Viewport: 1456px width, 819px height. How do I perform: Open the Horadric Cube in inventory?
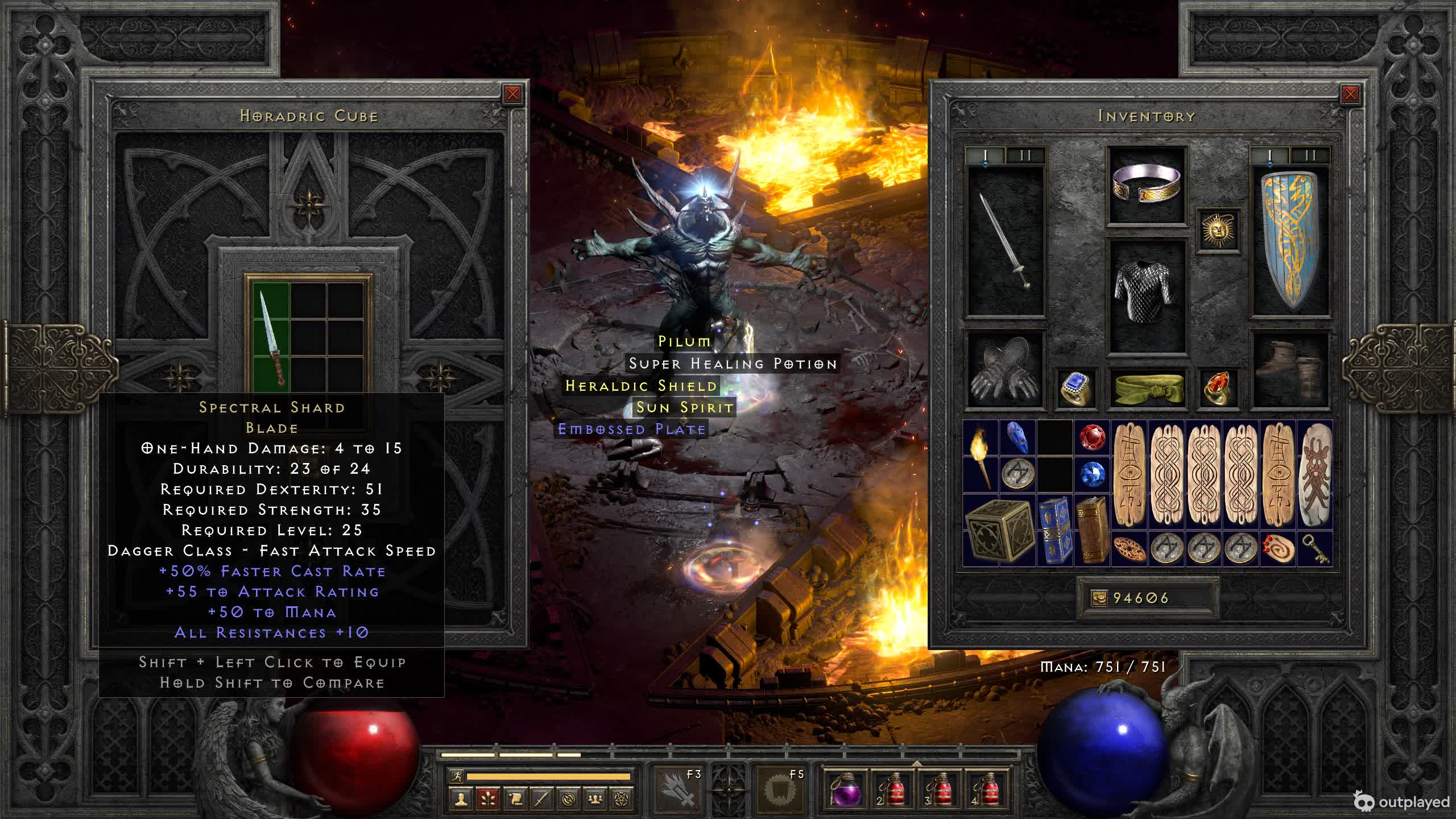[x=999, y=530]
